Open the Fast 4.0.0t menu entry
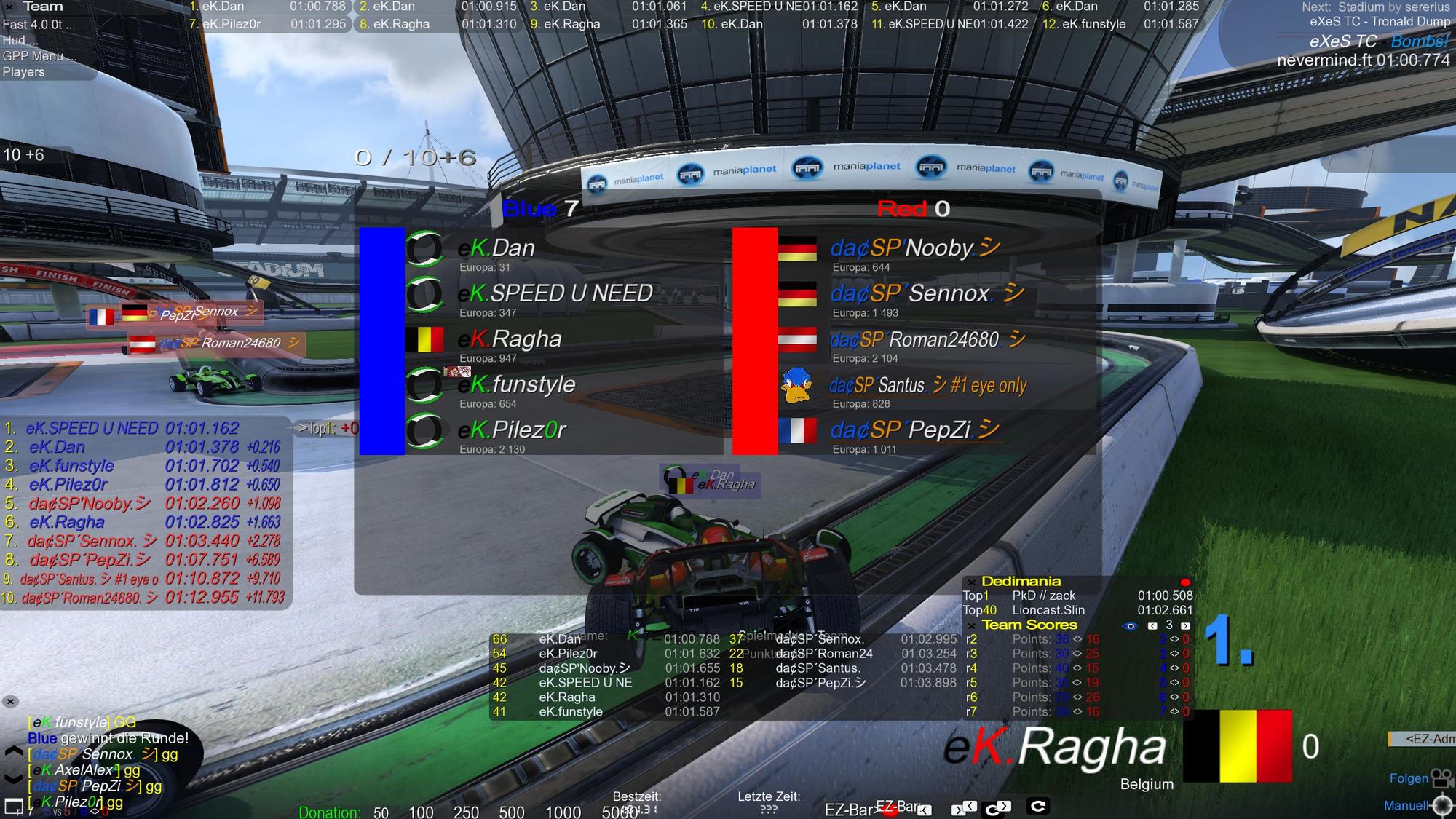1456x819 pixels. click(x=38, y=24)
